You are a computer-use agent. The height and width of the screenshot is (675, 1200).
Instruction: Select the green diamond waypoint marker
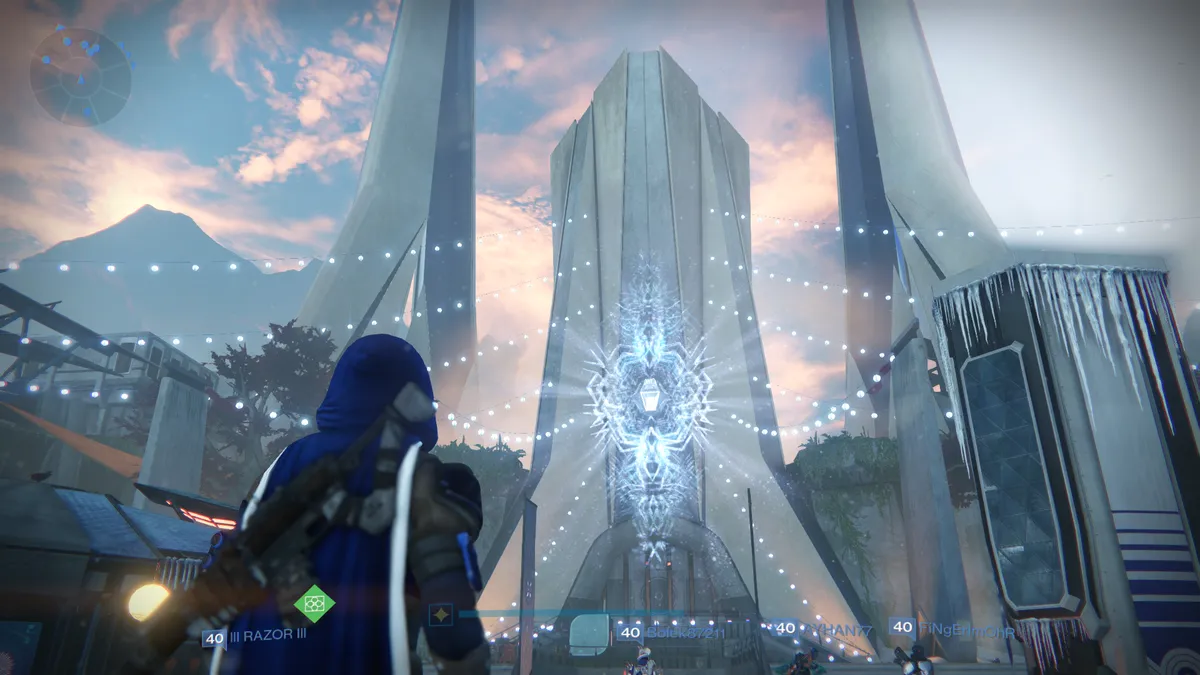pos(314,603)
